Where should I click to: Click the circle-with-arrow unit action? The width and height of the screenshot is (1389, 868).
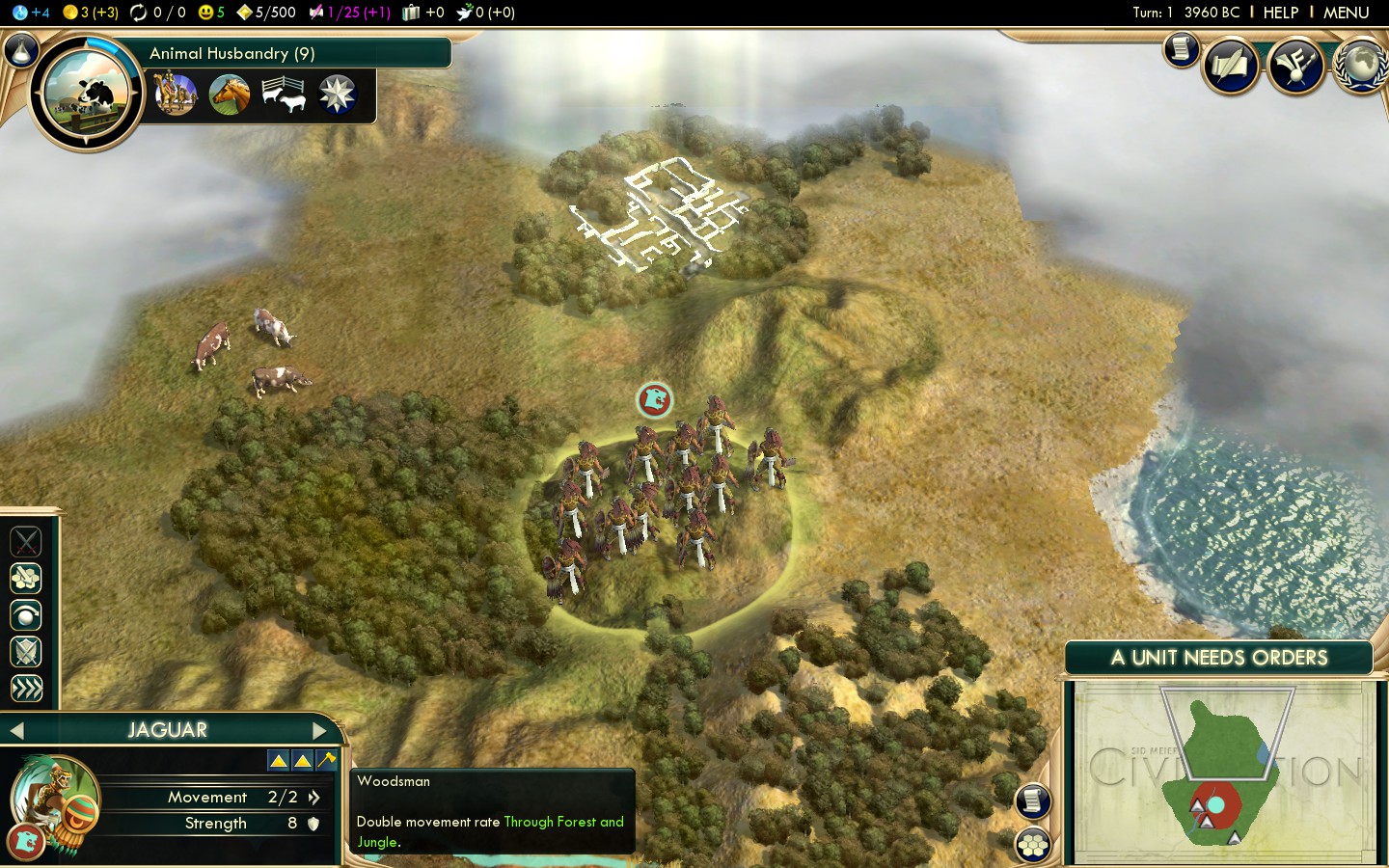pyautogui.click(x=26, y=615)
